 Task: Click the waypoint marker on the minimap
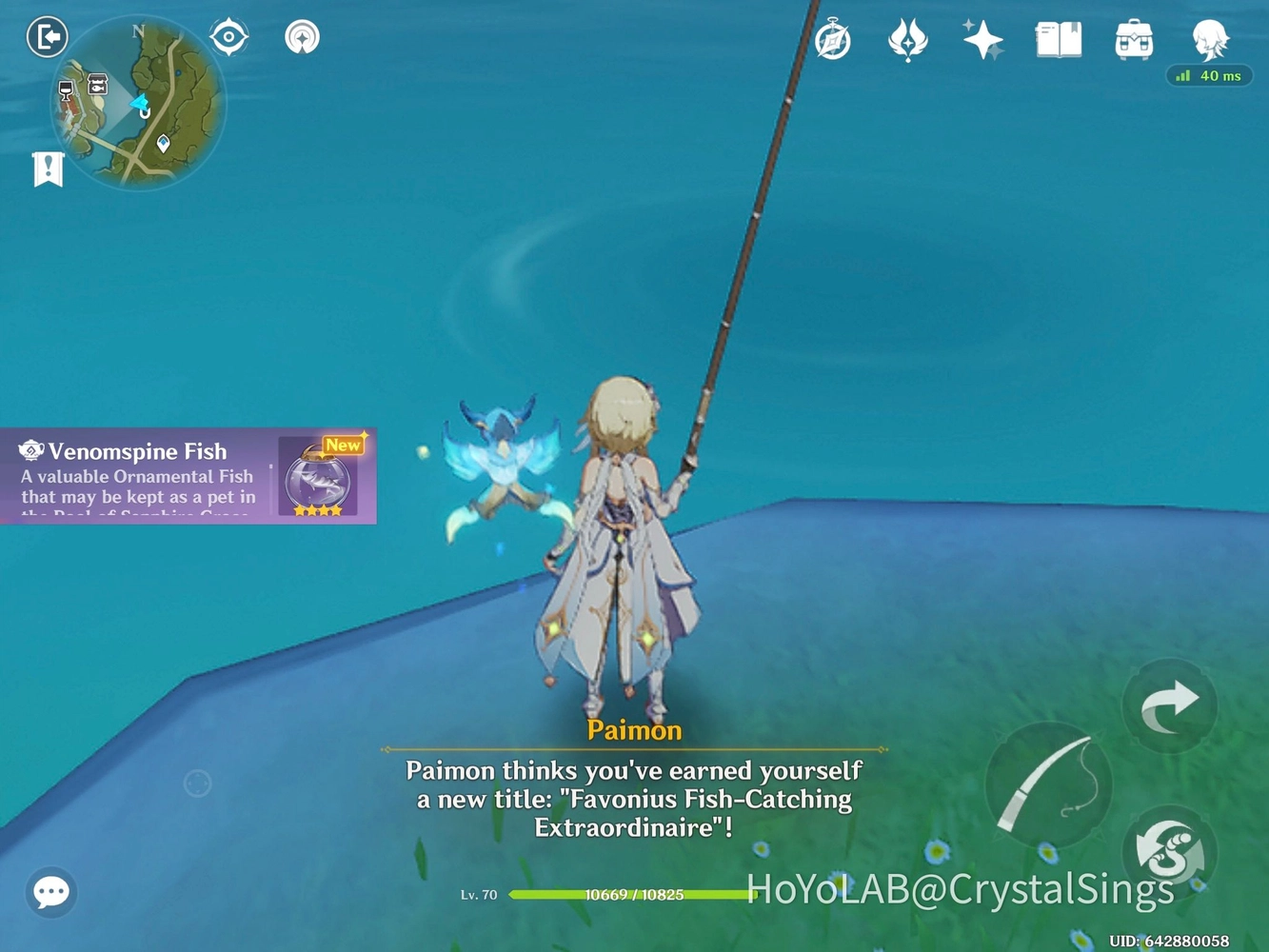click(164, 141)
